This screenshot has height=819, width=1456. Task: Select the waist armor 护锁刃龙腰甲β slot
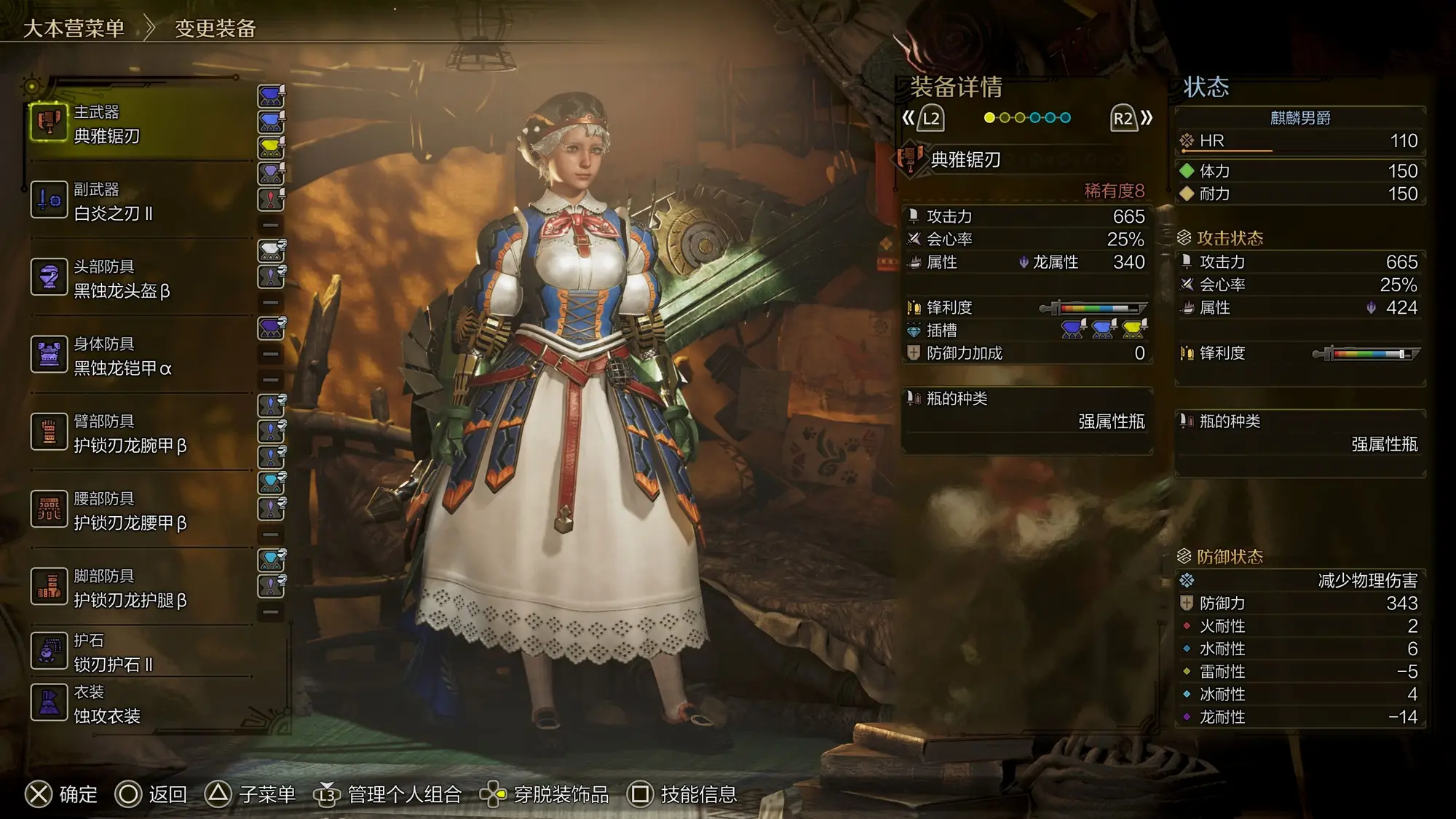pos(138,510)
